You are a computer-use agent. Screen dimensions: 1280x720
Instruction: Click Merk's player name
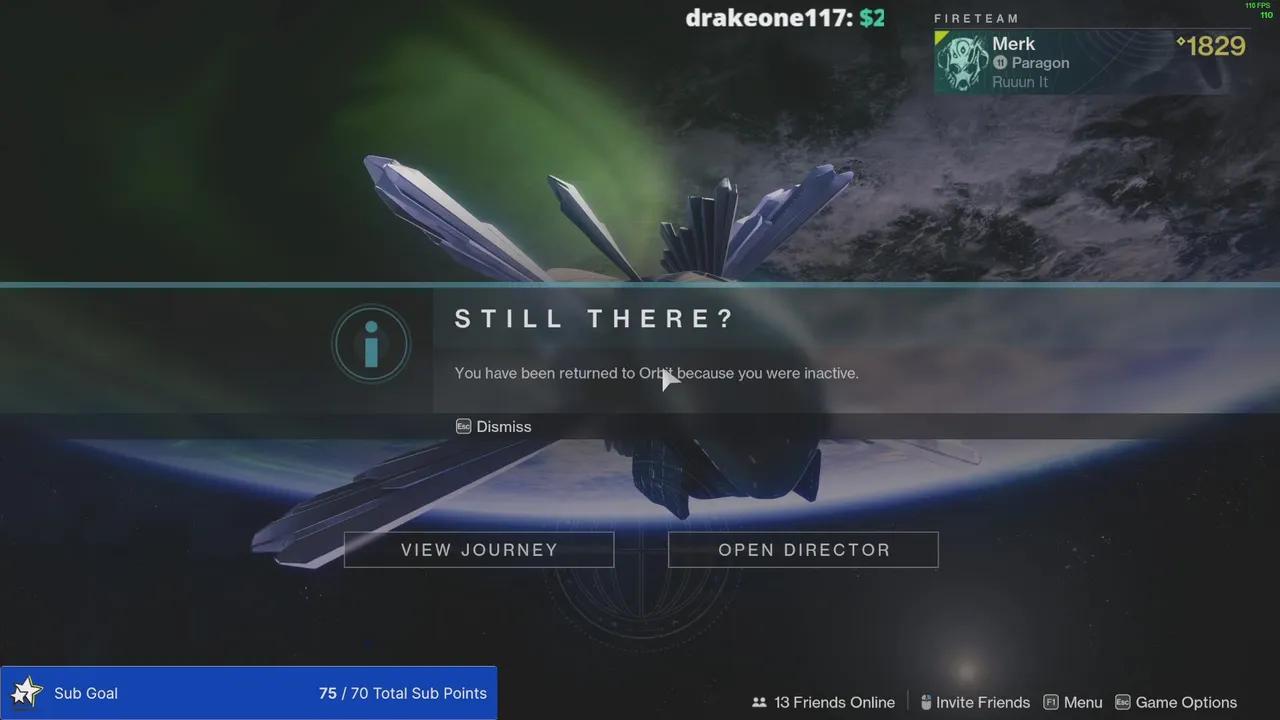(1013, 43)
